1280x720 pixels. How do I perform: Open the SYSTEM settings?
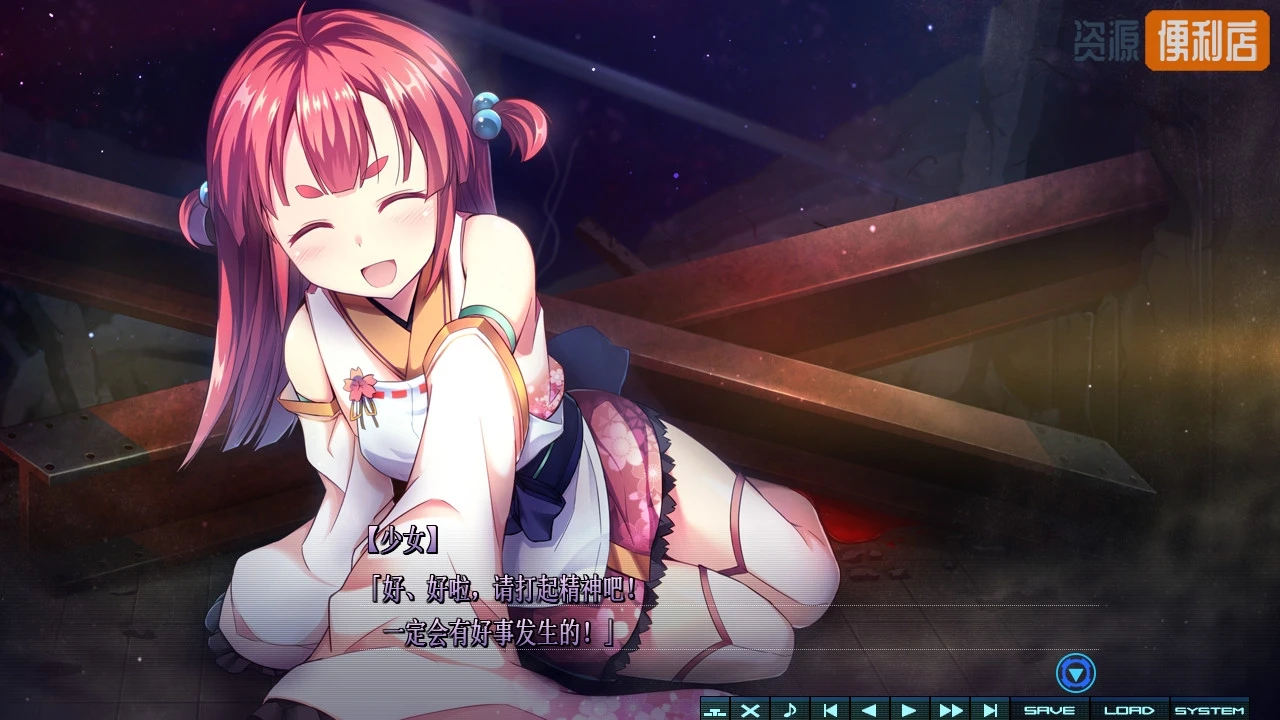click(x=1209, y=710)
